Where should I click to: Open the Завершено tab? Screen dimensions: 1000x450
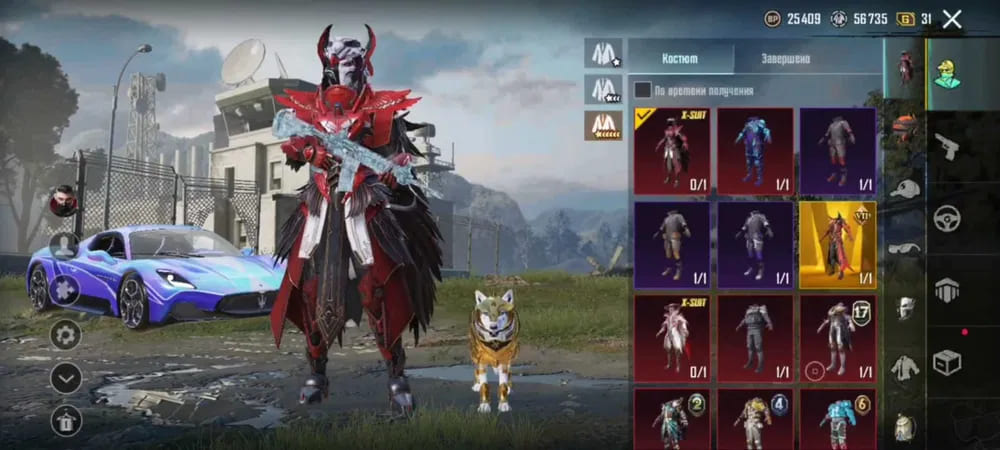(786, 59)
